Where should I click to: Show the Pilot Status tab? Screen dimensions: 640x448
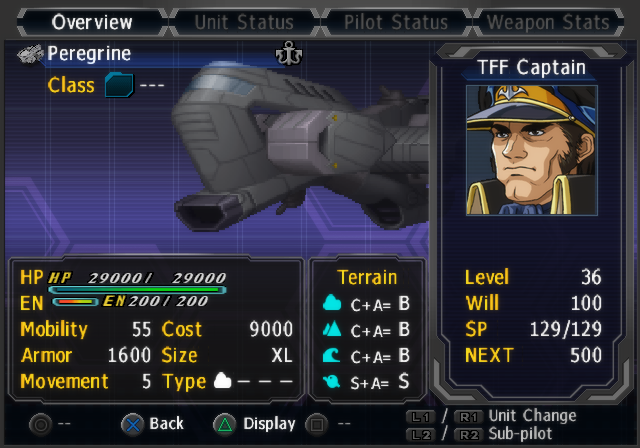click(x=397, y=21)
